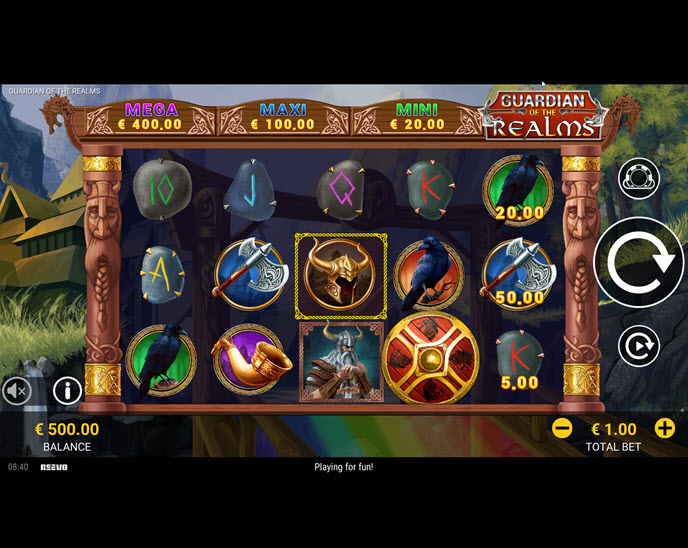The image size is (688, 548).
Task: Spin the reels with the large arrow button
Action: pos(638,263)
